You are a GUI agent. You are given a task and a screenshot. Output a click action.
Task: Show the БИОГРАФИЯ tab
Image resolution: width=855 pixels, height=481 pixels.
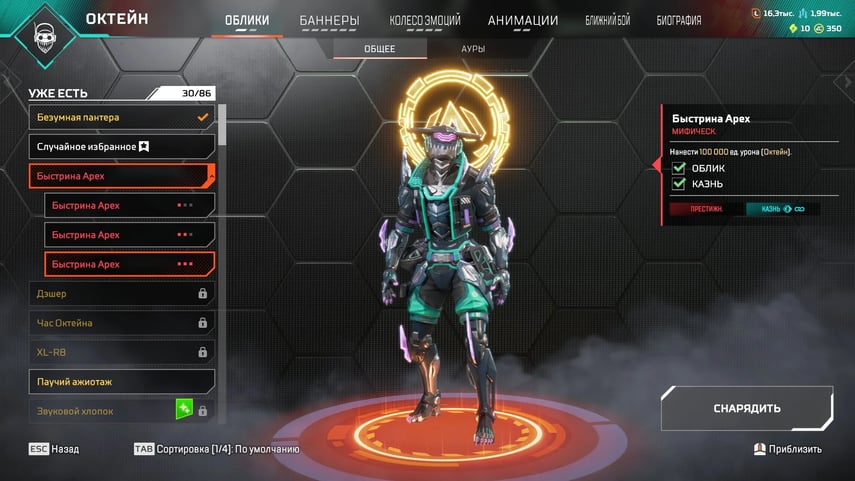coord(679,20)
